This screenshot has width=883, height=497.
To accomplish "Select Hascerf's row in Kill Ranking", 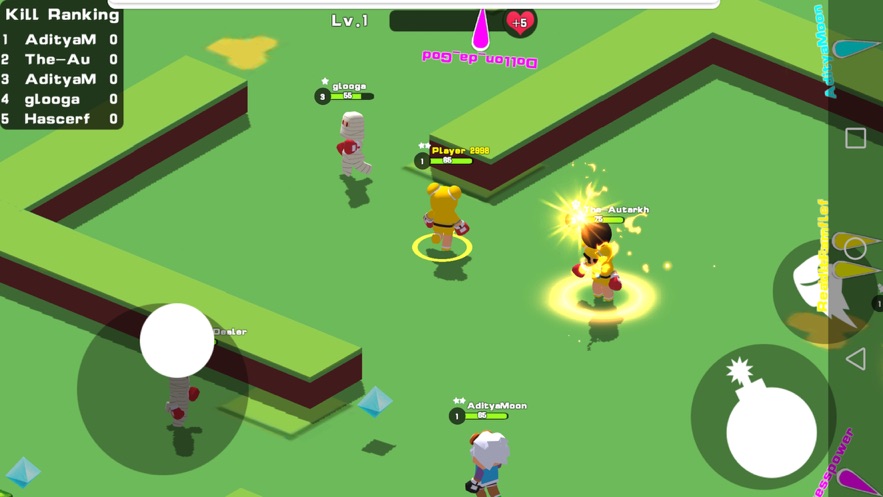I will [60, 119].
